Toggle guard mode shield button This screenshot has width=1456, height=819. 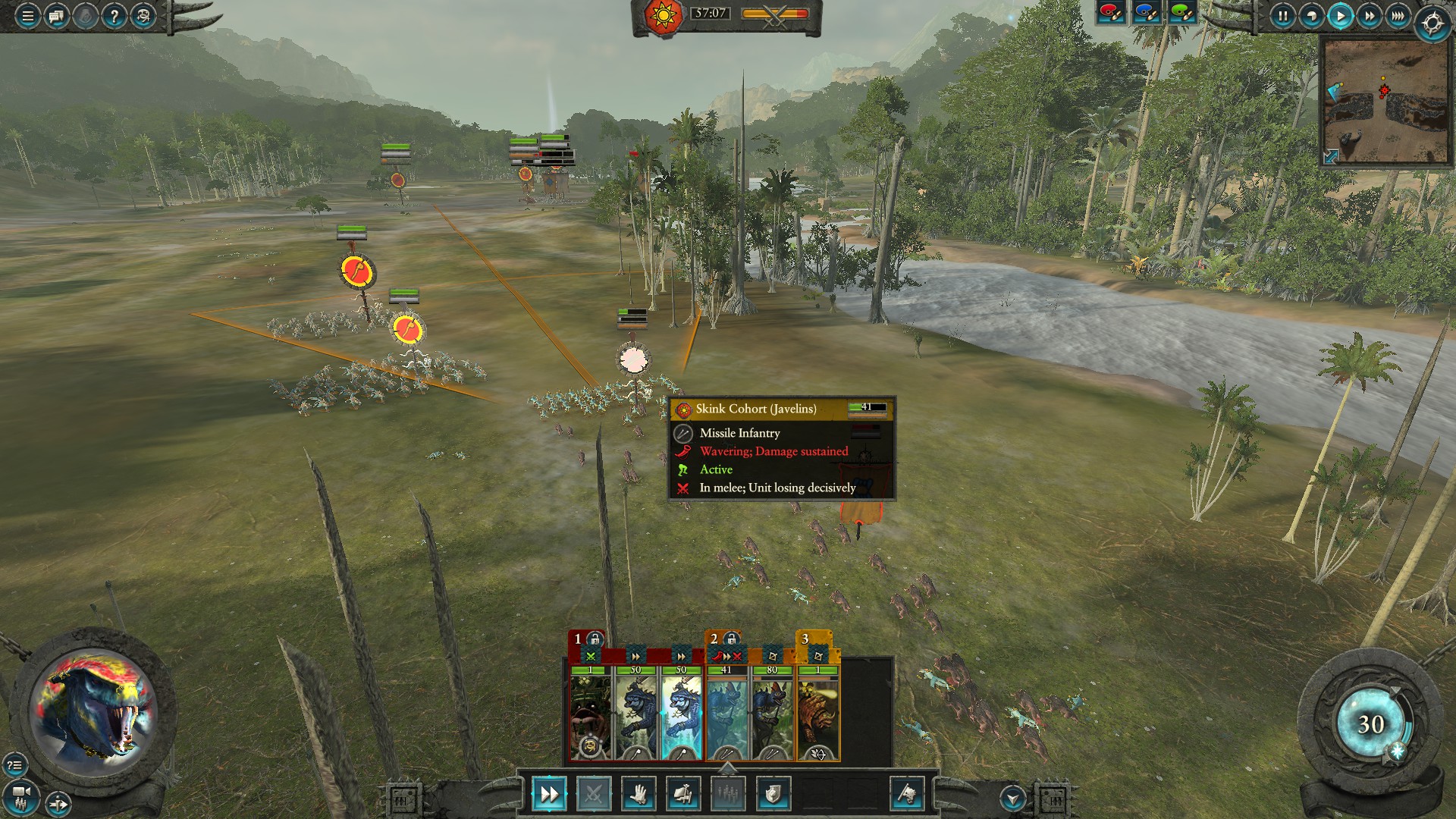(x=773, y=794)
